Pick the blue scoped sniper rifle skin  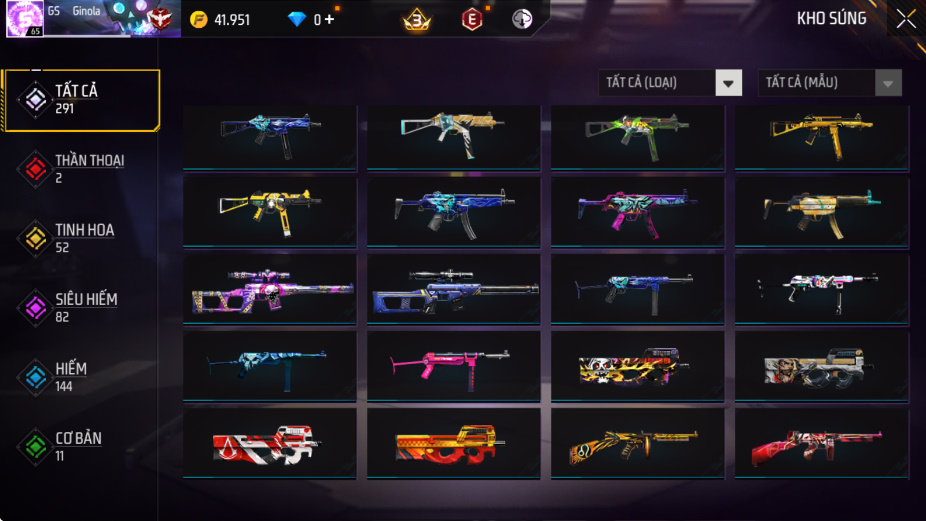click(x=454, y=289)
